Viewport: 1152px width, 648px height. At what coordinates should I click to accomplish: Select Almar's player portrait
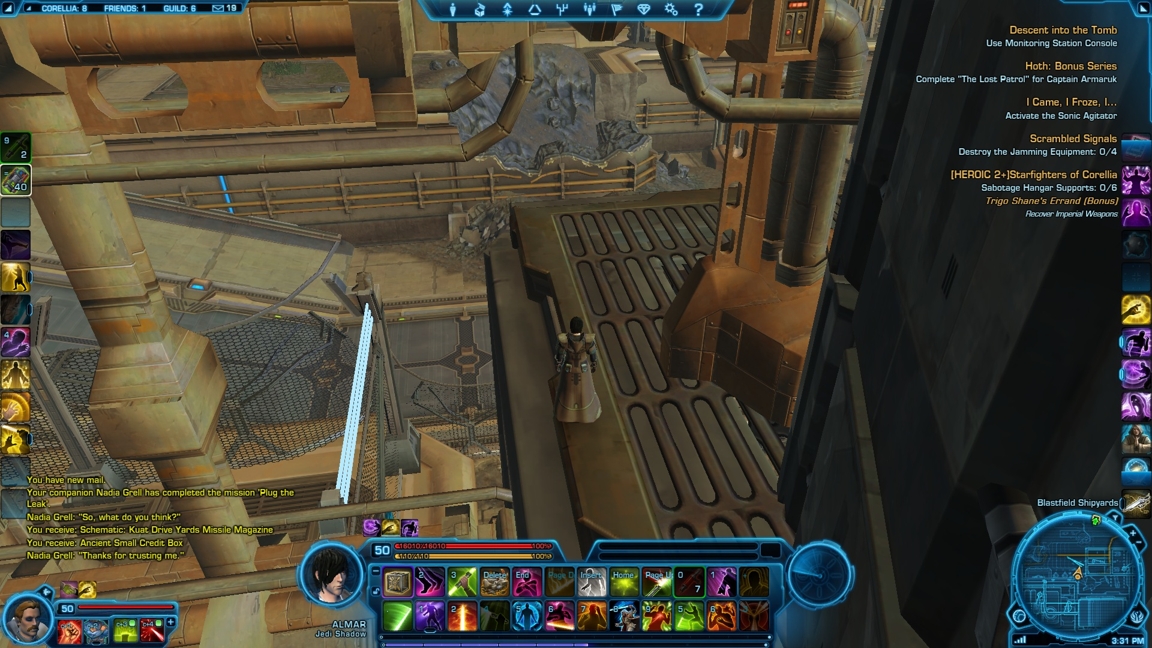click(331, 576)
